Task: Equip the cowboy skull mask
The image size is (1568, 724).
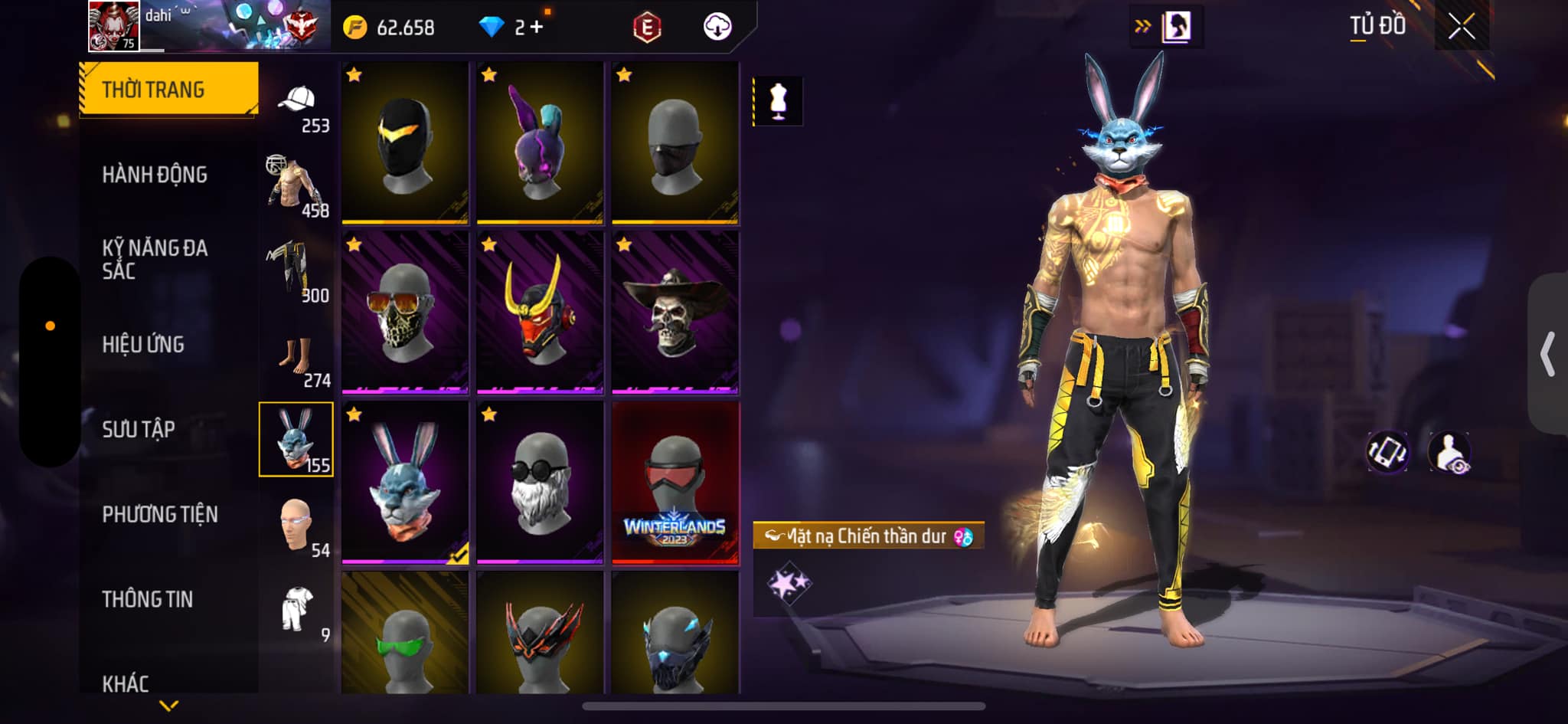Action: coord(675,313)
